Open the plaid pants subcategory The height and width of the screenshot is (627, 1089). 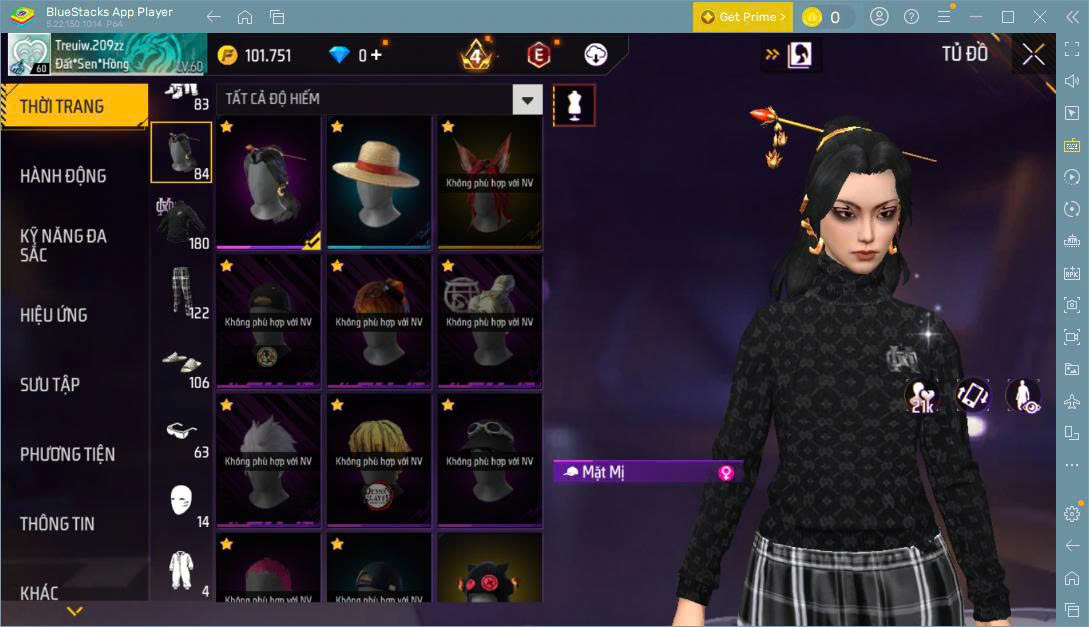181,292
